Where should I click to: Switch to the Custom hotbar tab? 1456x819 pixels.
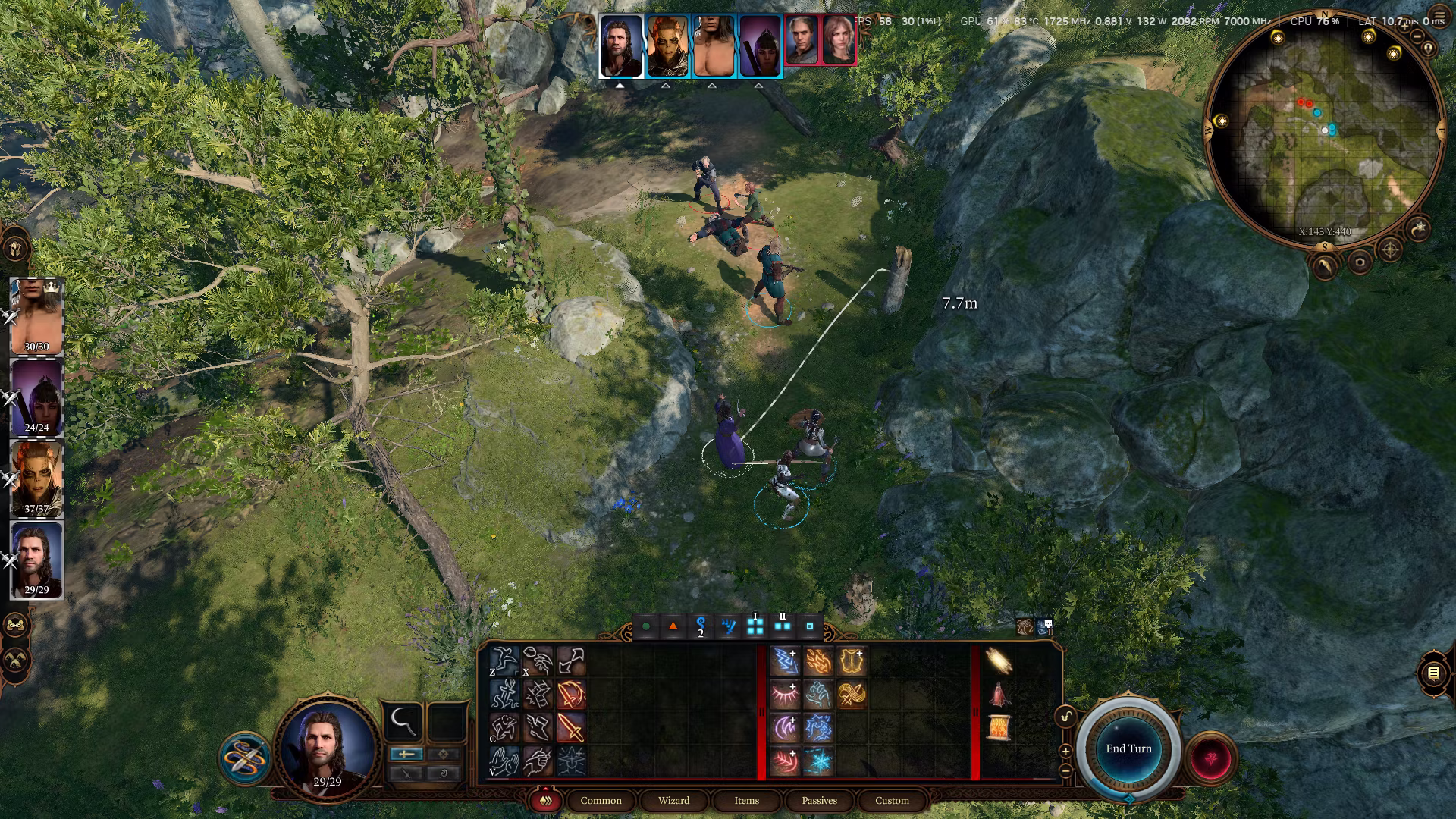(892, 800)
